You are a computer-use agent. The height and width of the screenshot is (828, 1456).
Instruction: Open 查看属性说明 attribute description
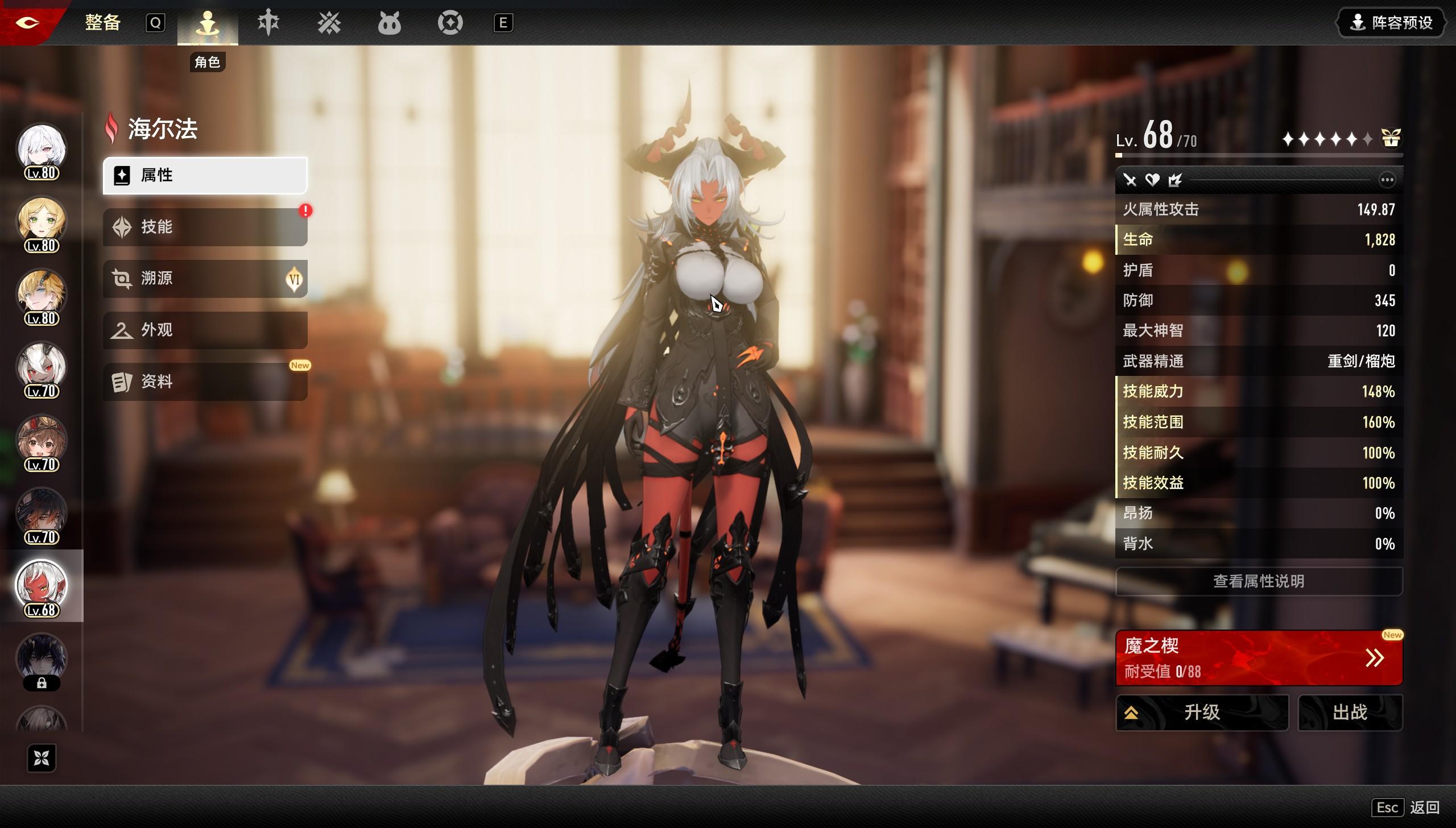click(1259, 581)
